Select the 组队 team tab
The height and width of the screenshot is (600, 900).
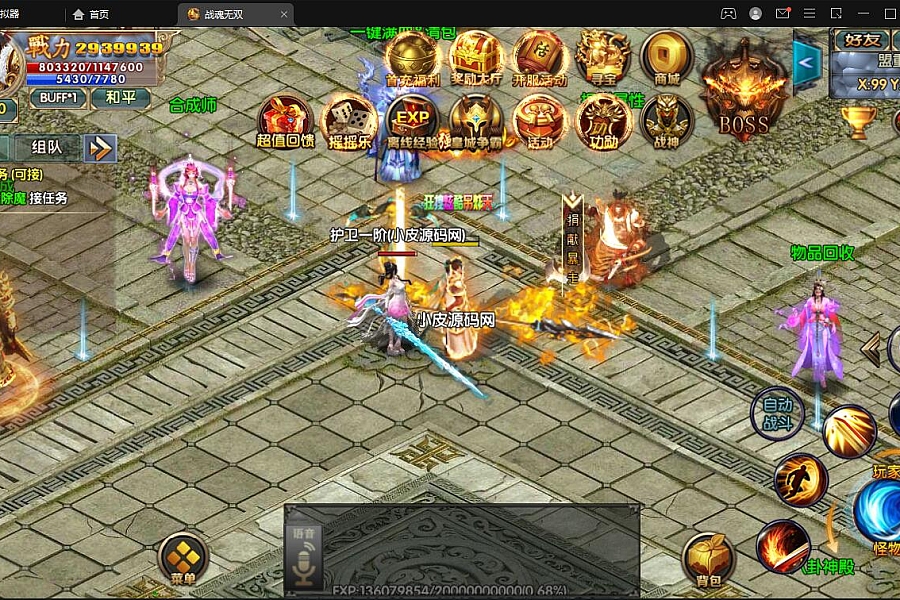point(47,147)
